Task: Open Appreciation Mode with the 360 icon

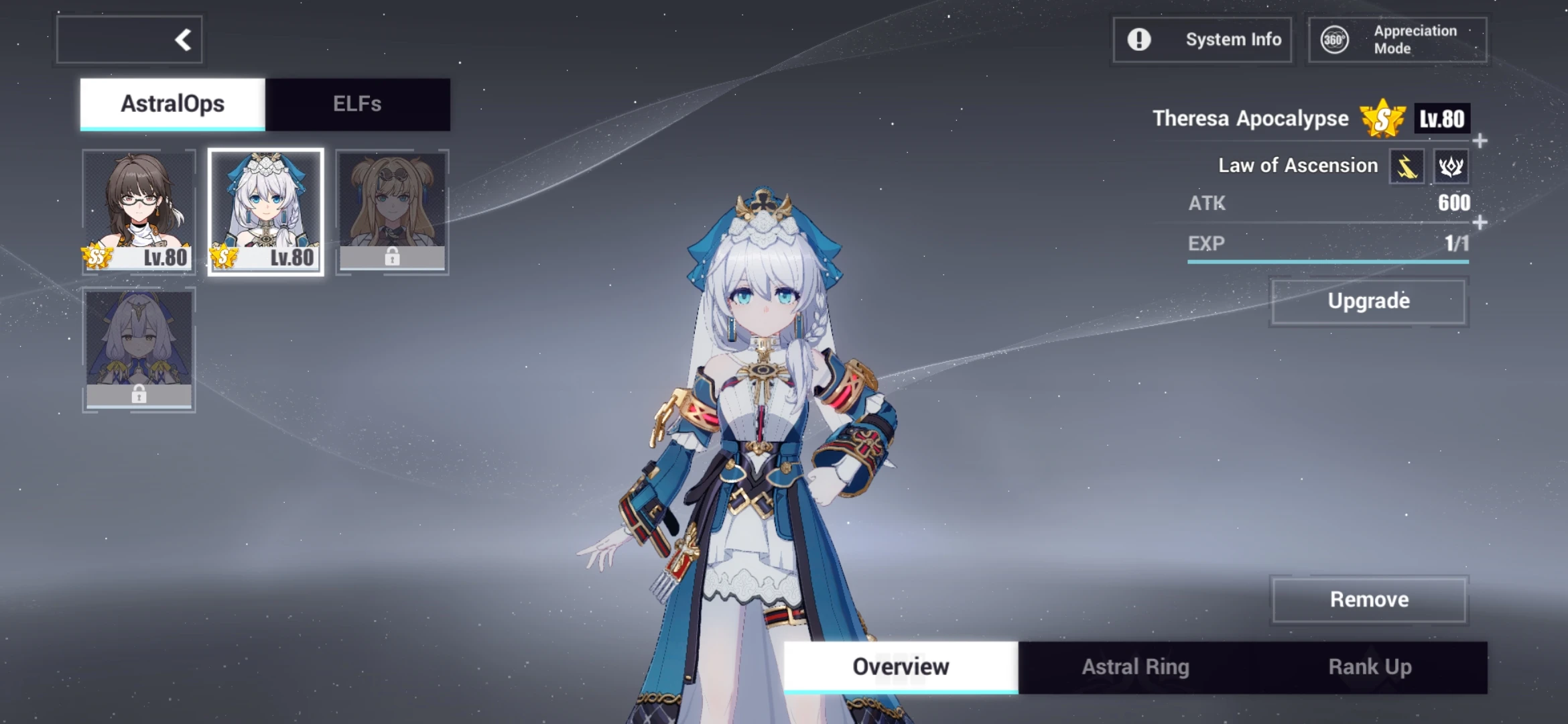Action: [1334, 40]
